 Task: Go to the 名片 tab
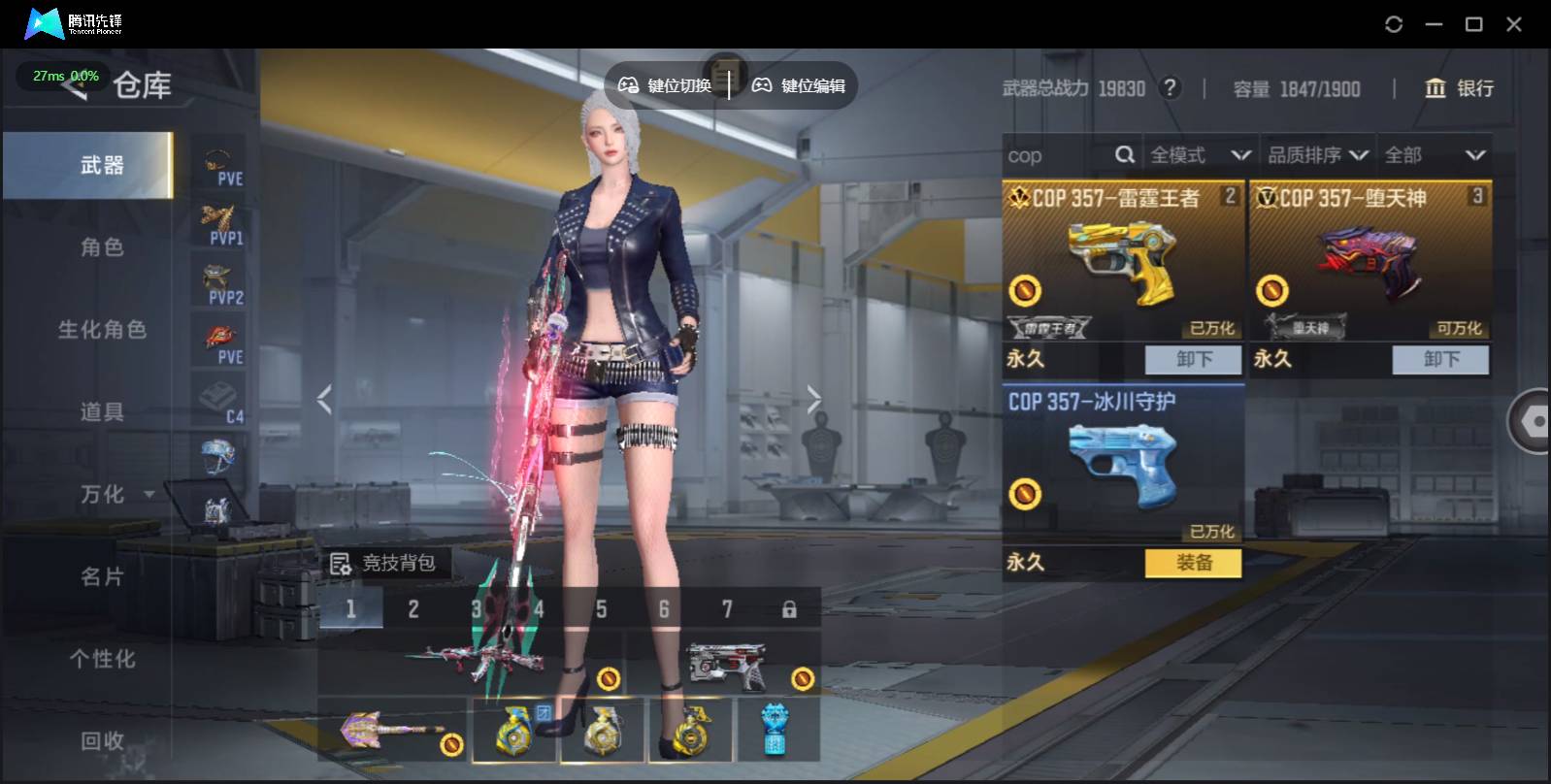pyautogui.click(x=101, y=577)
